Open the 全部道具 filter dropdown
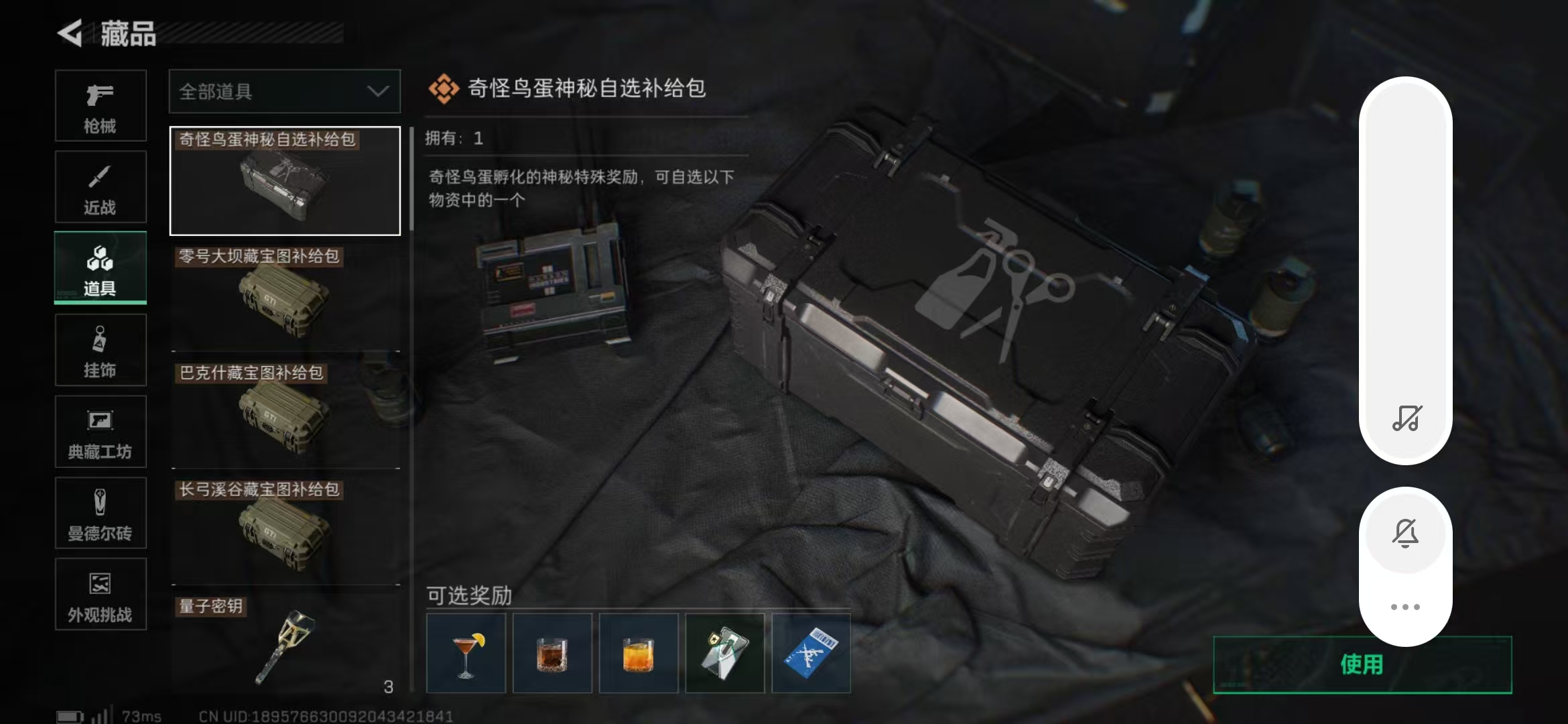The image size is (1568, 724). [x=284, y=91]
